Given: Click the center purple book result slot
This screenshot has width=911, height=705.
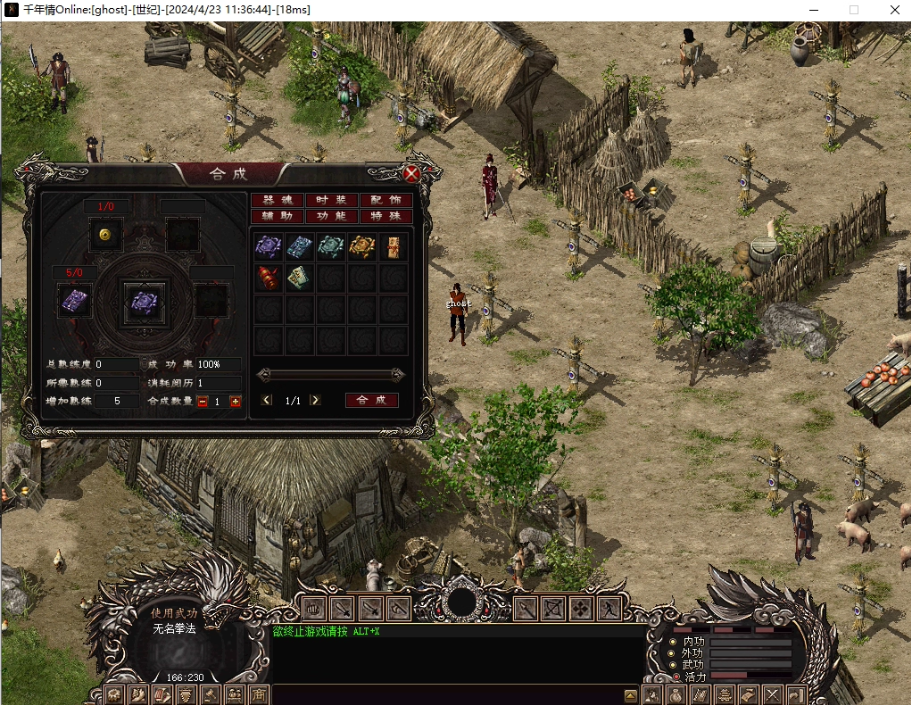Looking at the screenshot, I should 142,300.
